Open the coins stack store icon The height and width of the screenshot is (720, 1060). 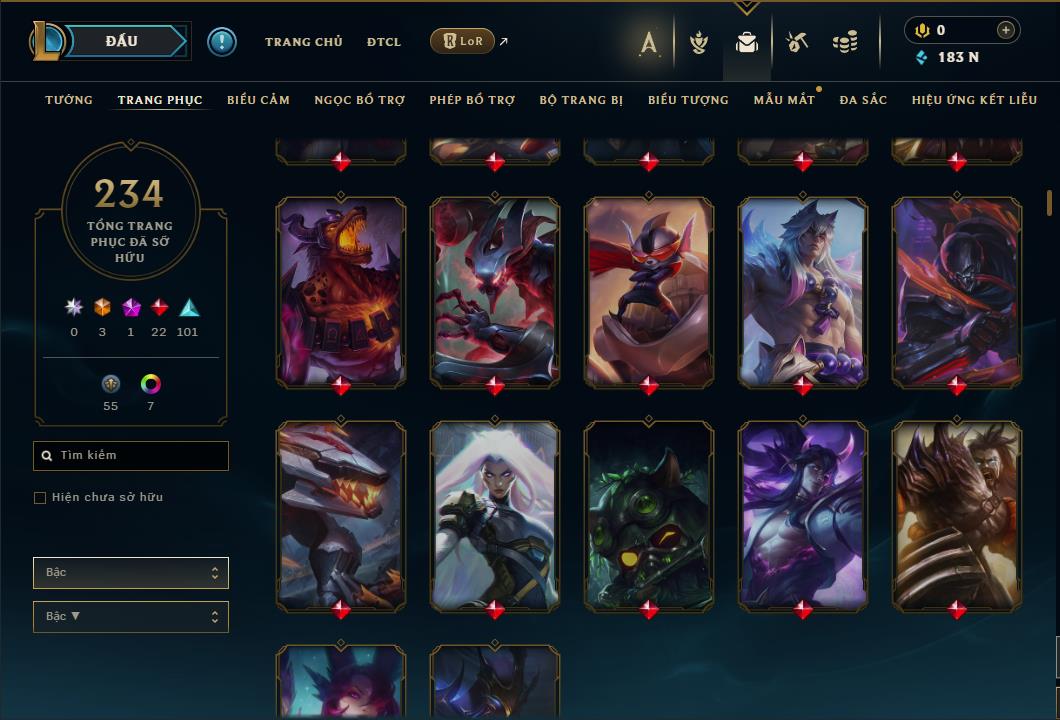click(x=845, y=42)
